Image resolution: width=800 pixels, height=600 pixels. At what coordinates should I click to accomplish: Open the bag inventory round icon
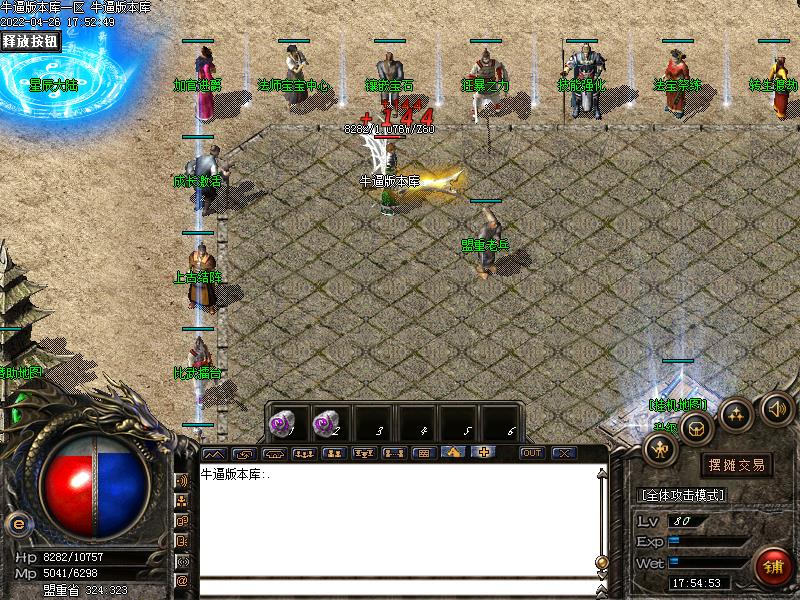(x=699, y=429)
